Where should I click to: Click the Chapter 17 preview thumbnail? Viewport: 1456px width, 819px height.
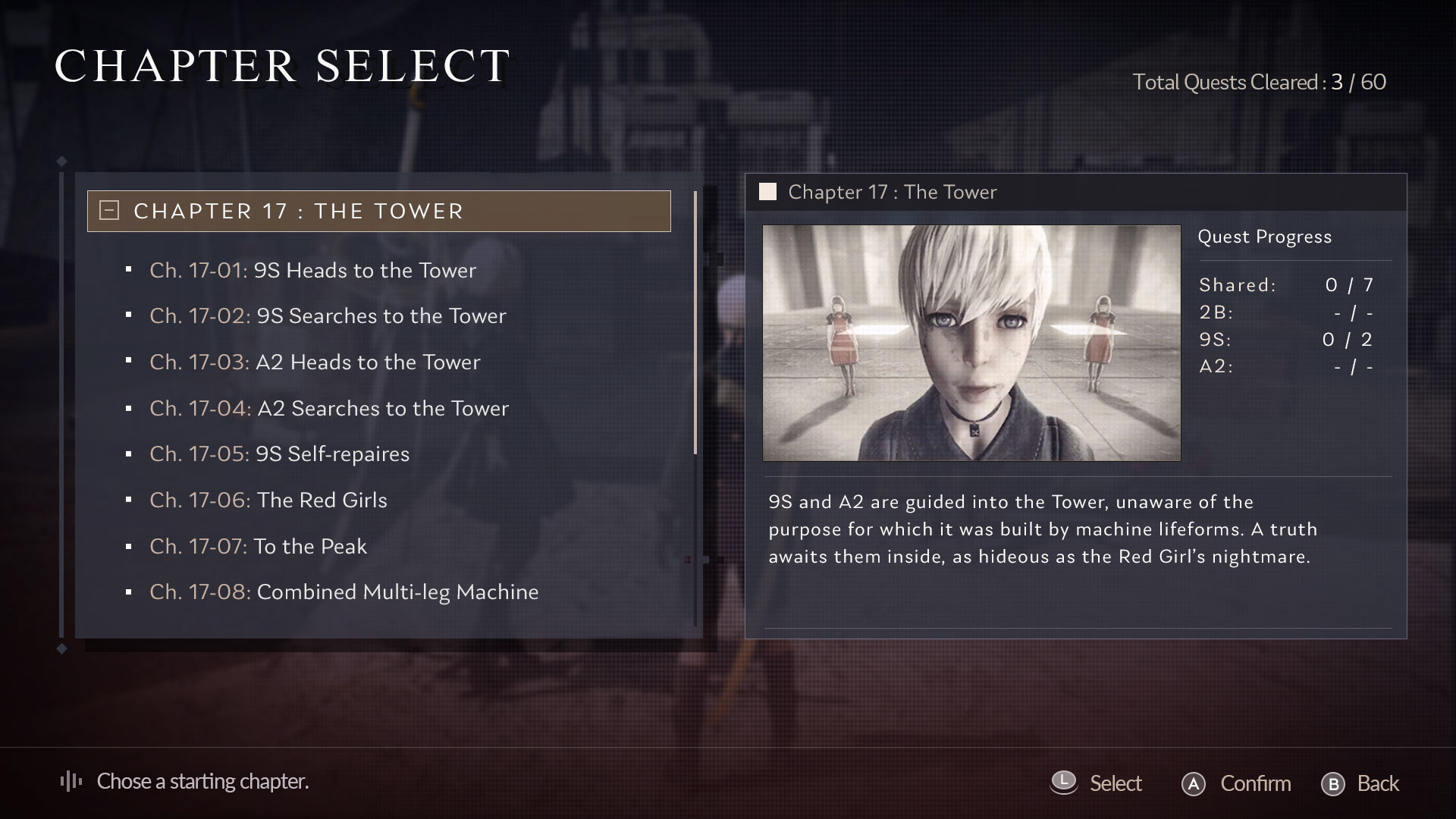point(971,343)
